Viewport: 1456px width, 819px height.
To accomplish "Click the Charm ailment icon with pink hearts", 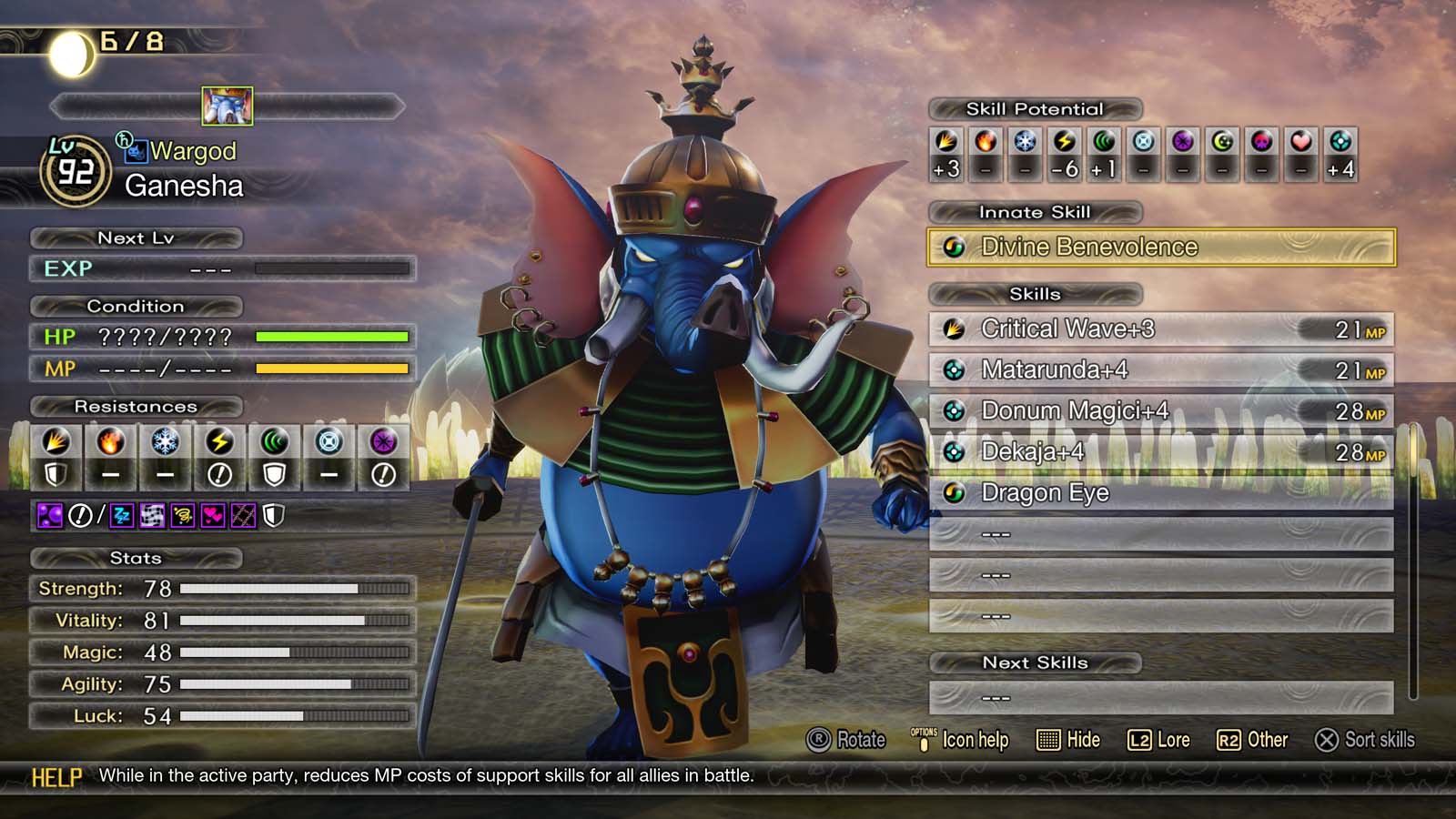I will (213, 514).
